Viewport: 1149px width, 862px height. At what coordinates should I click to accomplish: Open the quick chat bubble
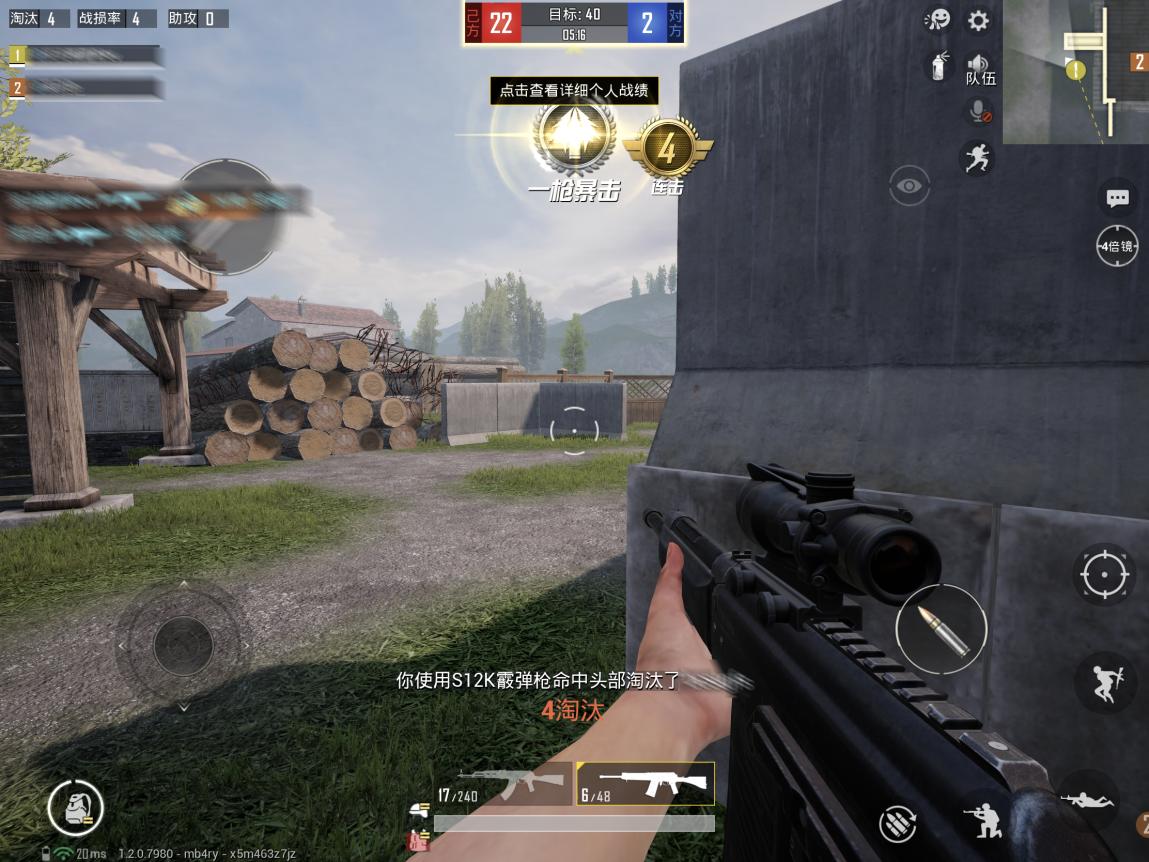(1117, 198)
